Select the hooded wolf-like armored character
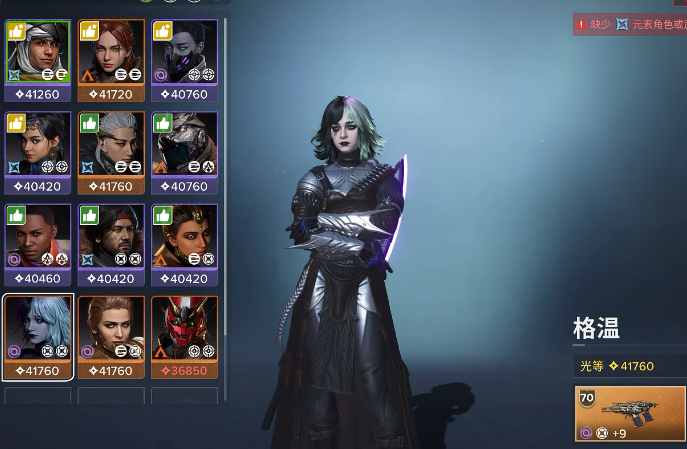The width and height of the screenshot is (687, 449). coord(184,144)
